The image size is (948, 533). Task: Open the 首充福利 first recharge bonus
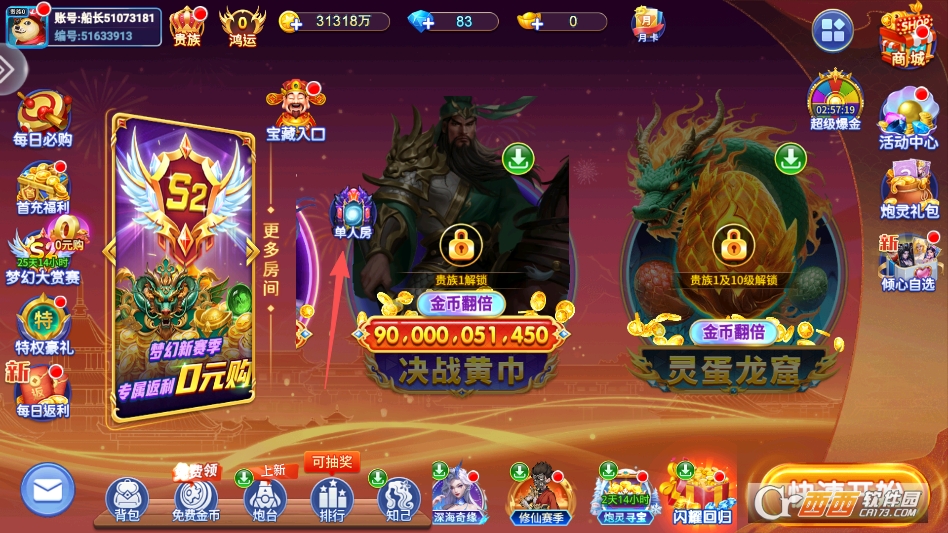(x=43, y=186)
